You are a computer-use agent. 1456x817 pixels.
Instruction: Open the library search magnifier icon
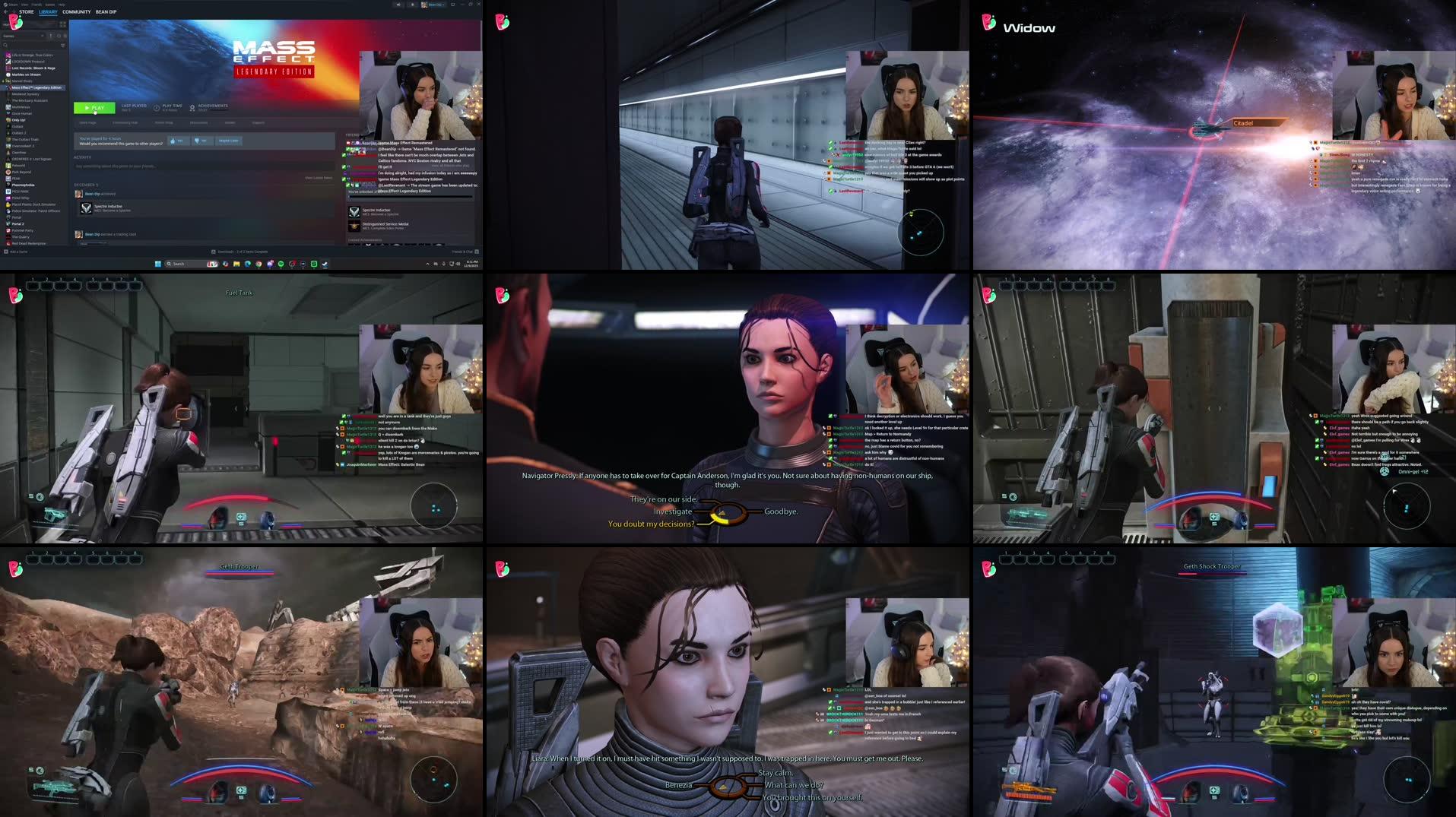click(x=6, y=46)
